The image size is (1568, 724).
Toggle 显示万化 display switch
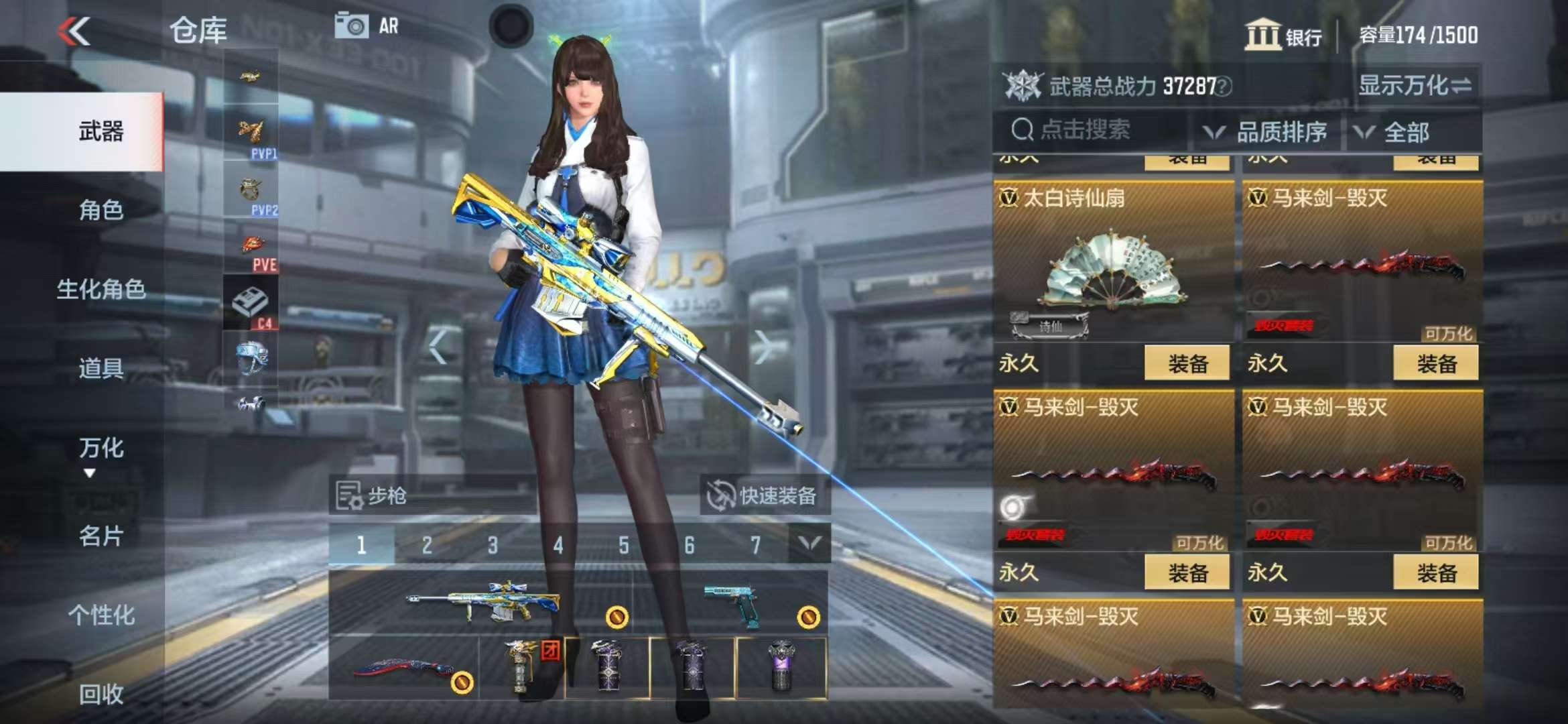(1415, 86)
